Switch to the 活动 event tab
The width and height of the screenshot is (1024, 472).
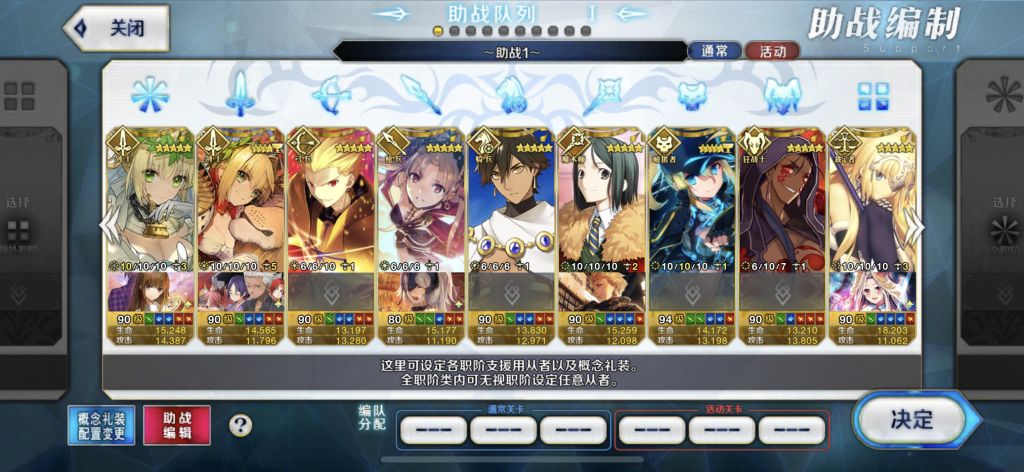point(773,51)
